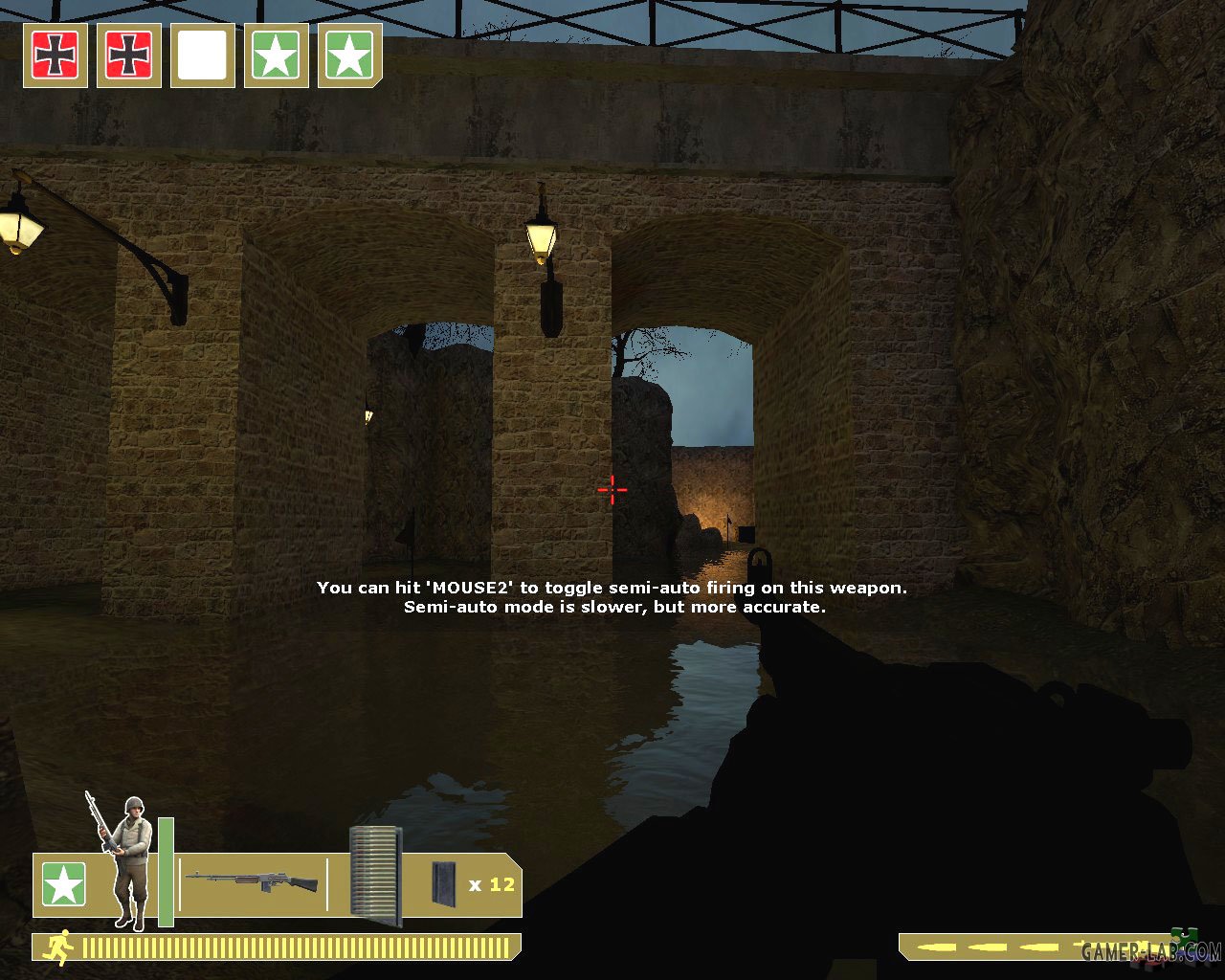Click the running man sprint icon
This screenshot has height=980, width=1225.
coord(59,947)
